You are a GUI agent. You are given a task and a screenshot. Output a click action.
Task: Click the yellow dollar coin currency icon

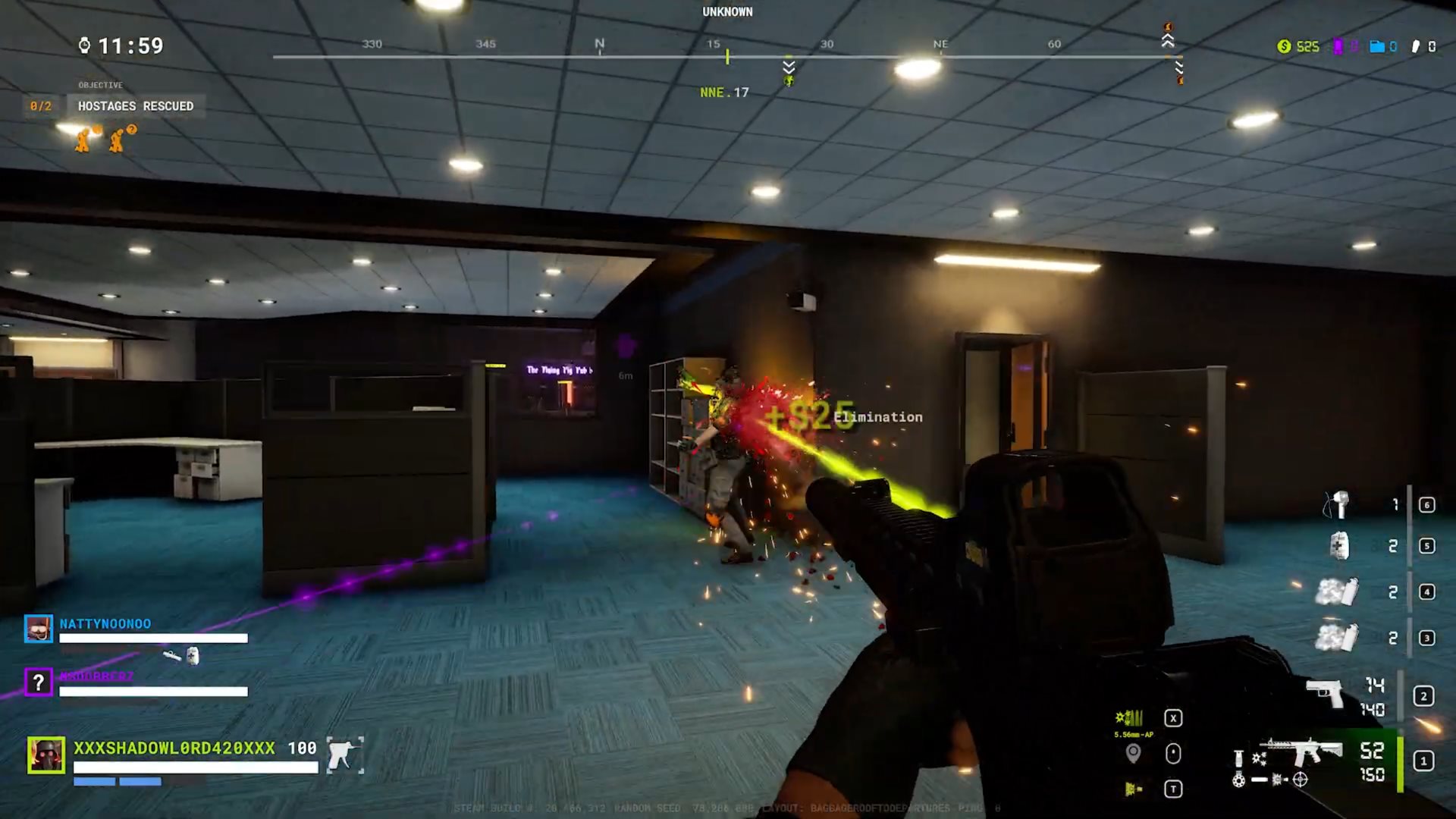point(1283,46)
